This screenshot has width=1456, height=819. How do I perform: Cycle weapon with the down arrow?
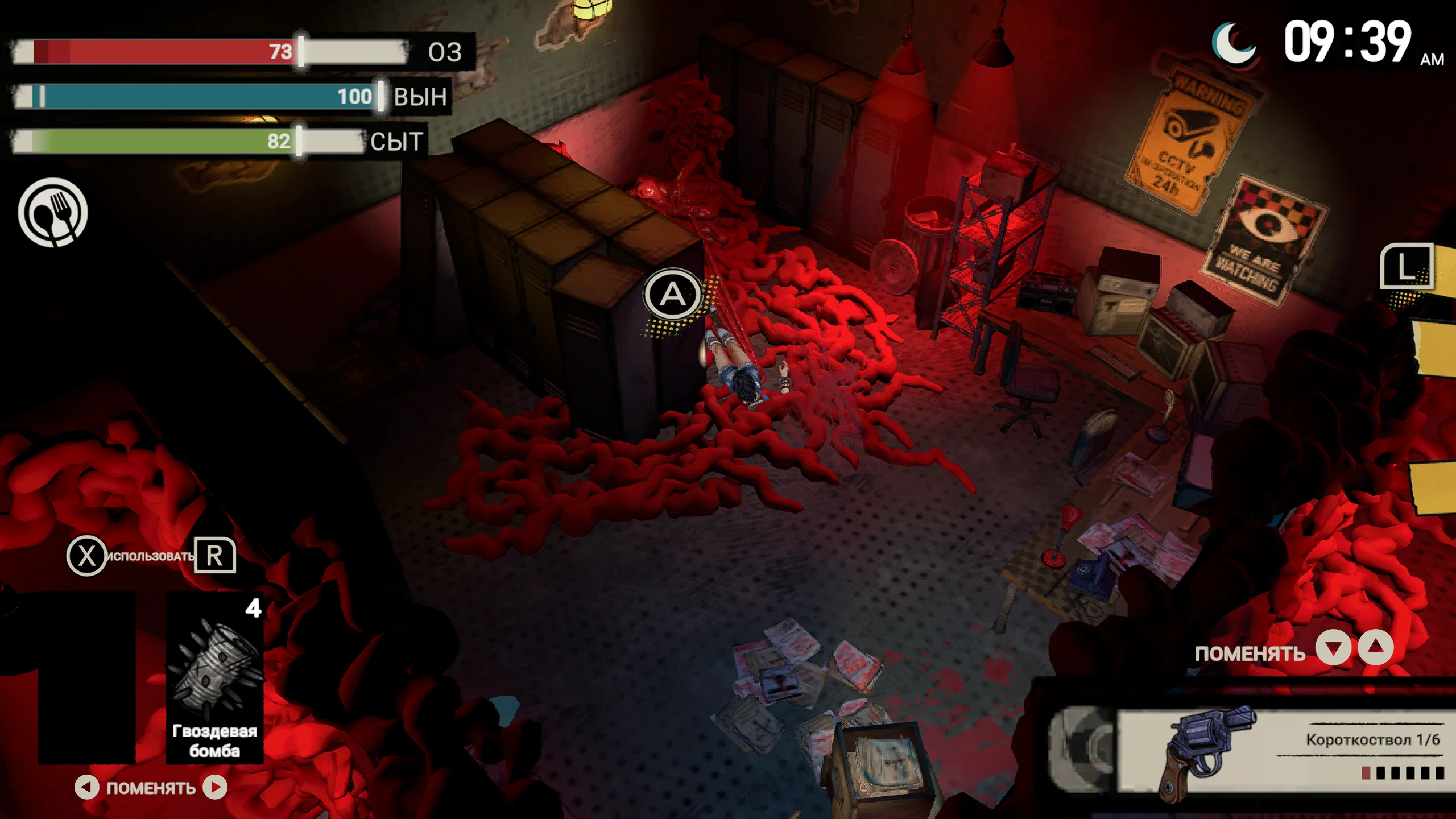coord(1334,648)
